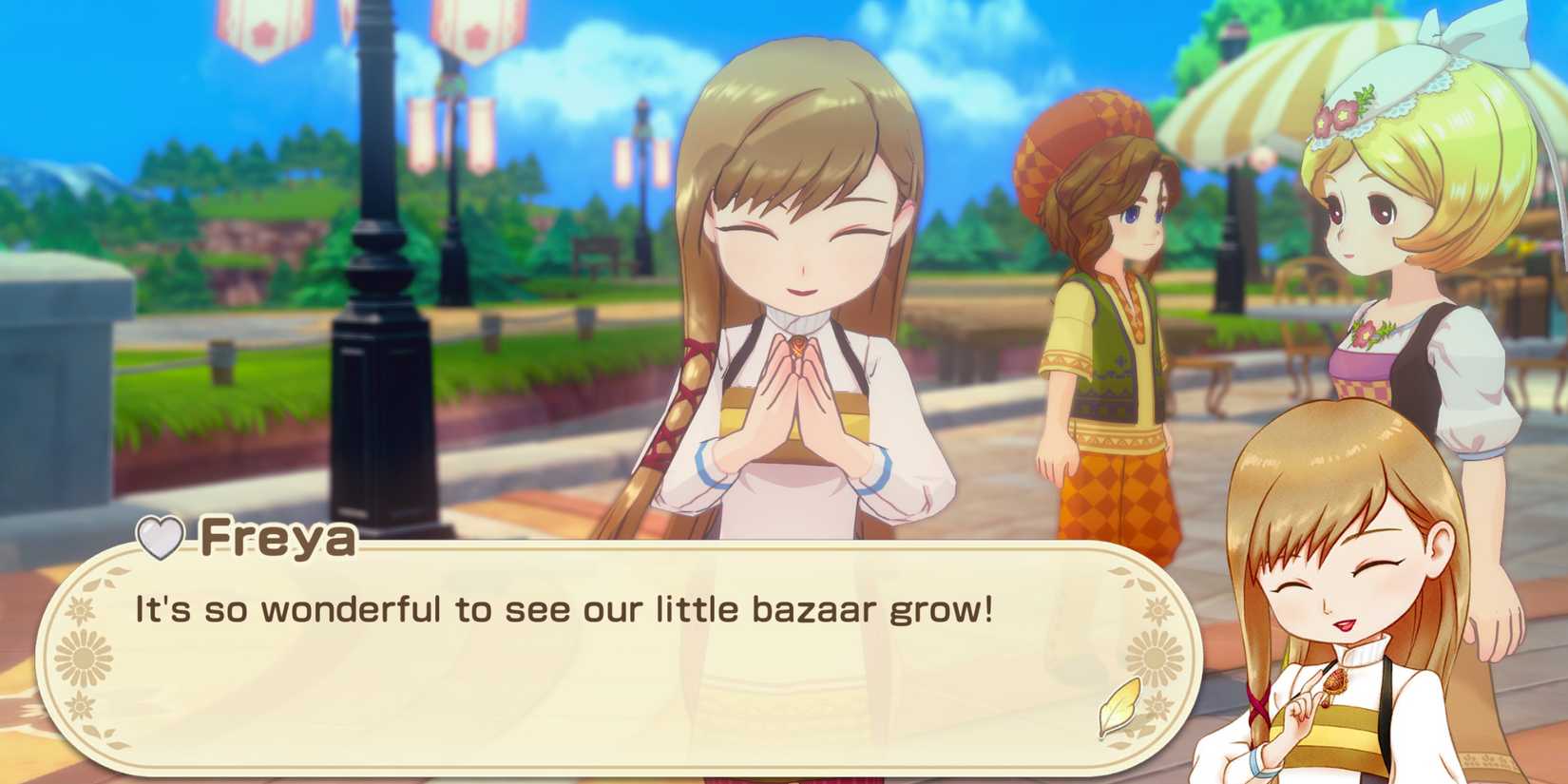Click the brooch on Freya's collar

click(799, 346)
